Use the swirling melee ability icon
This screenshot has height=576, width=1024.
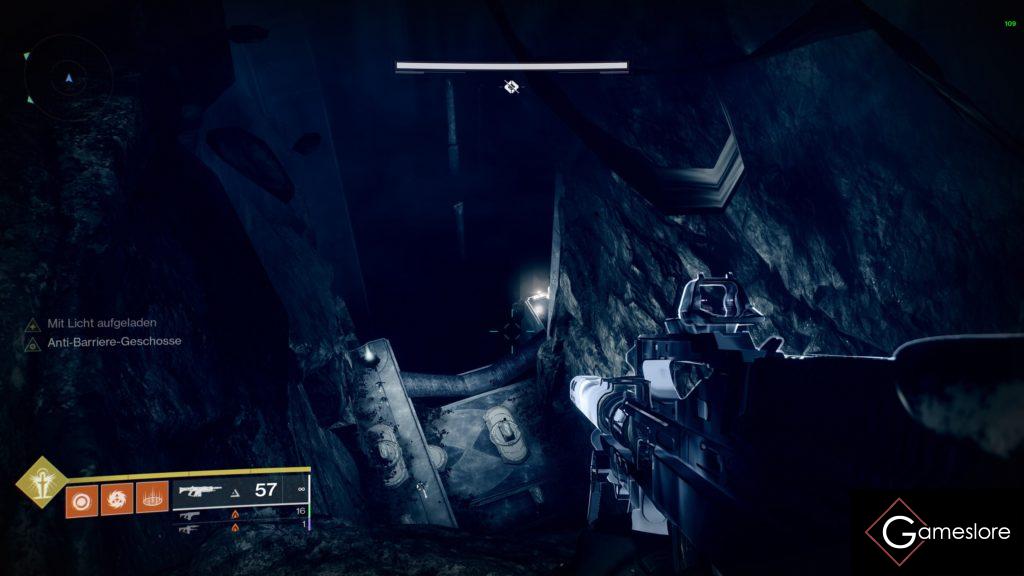116,497
